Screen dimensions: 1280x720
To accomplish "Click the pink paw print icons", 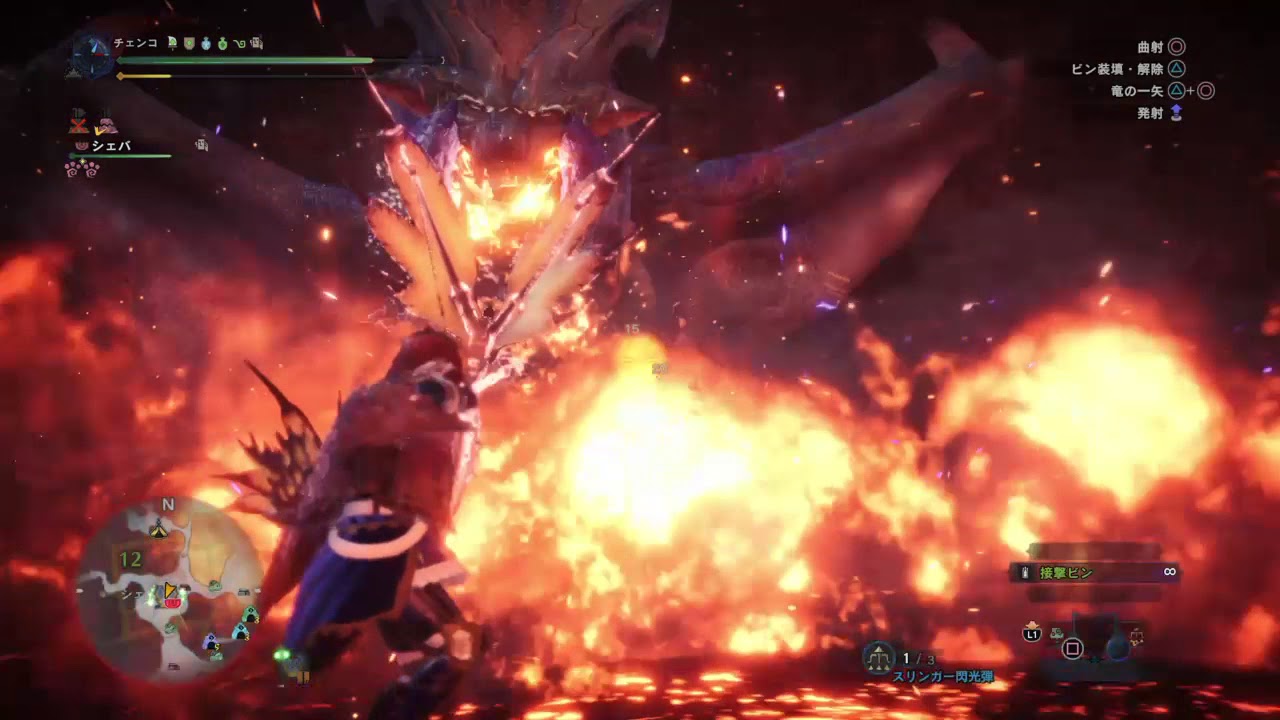I will pyautogui.click(x=81, y=168).
